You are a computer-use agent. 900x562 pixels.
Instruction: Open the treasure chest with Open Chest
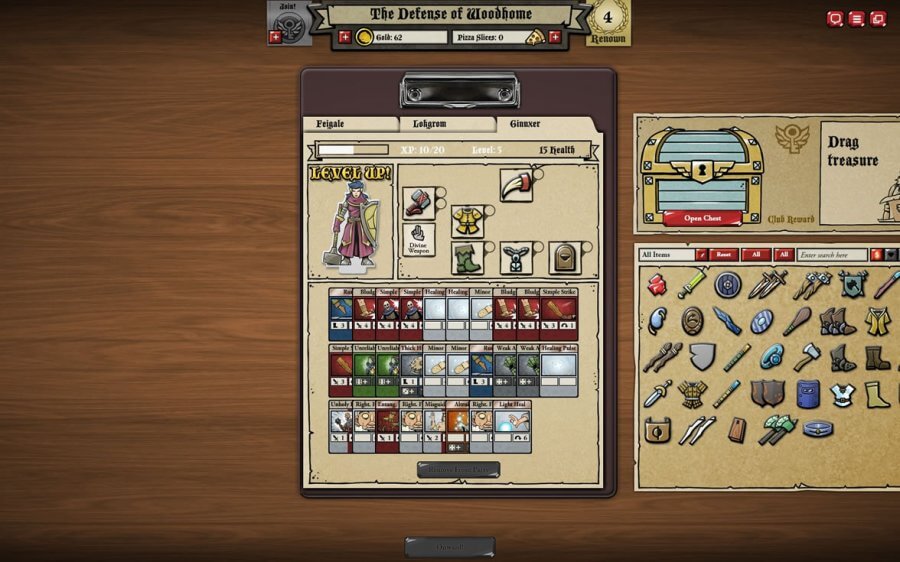coord(702,218)
